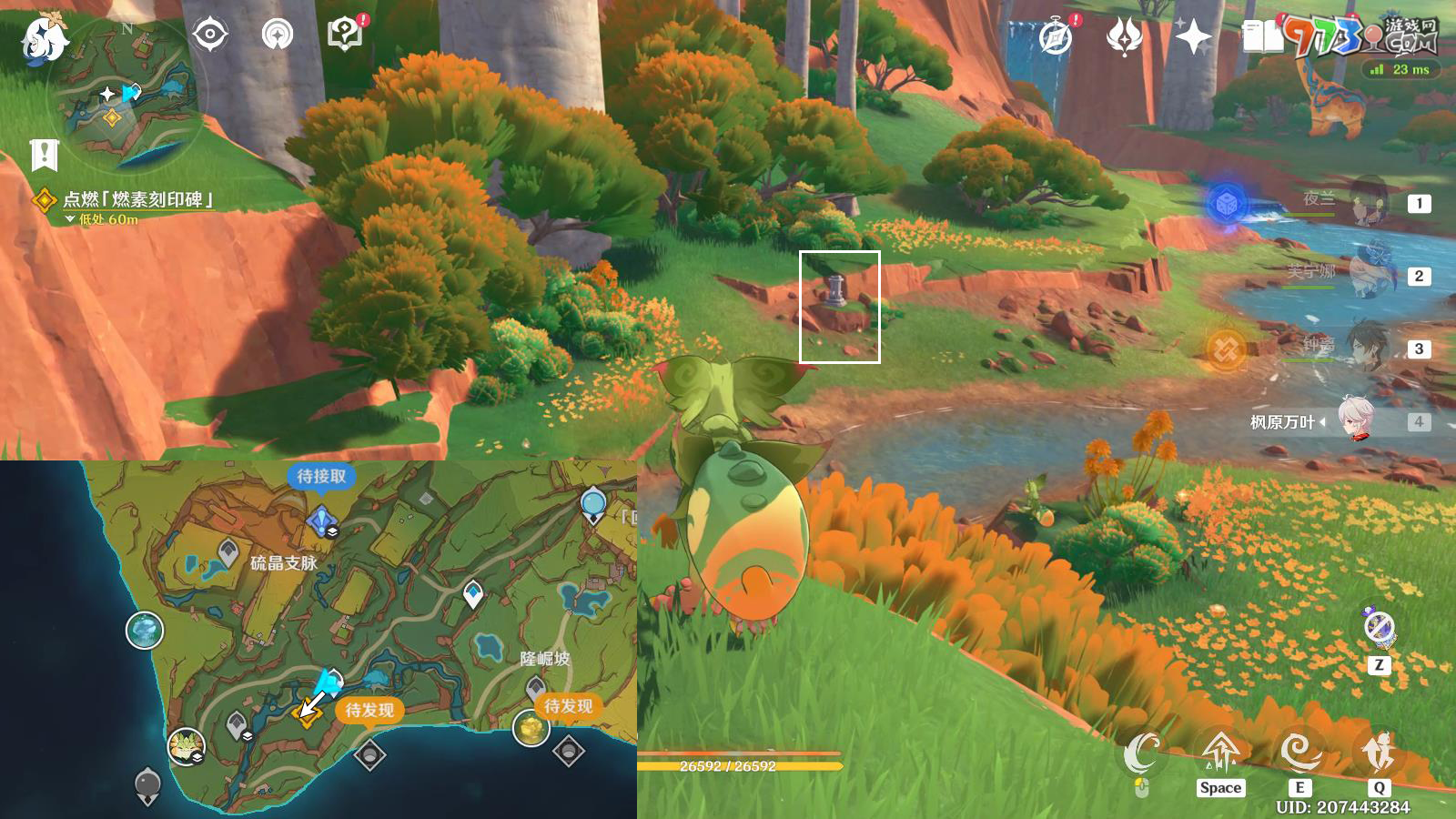Open the bookmark quest icon beside minimap
The image size is (1456, 819).
tap(44, 155)
